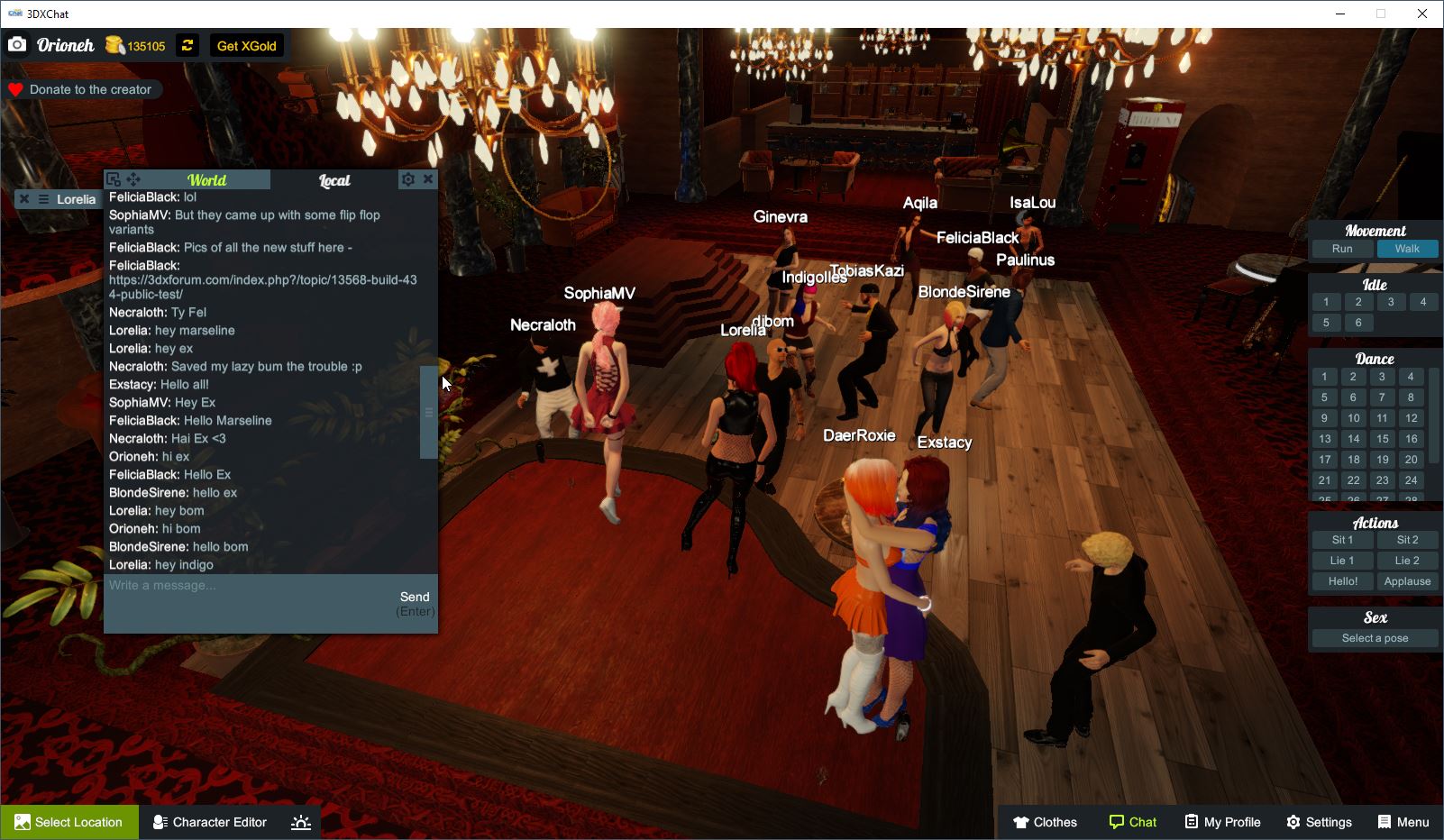Activate Idle animation number 5
Image resolution: width=1444 pixels, height=840 pixels.
tap(1325, 322)
